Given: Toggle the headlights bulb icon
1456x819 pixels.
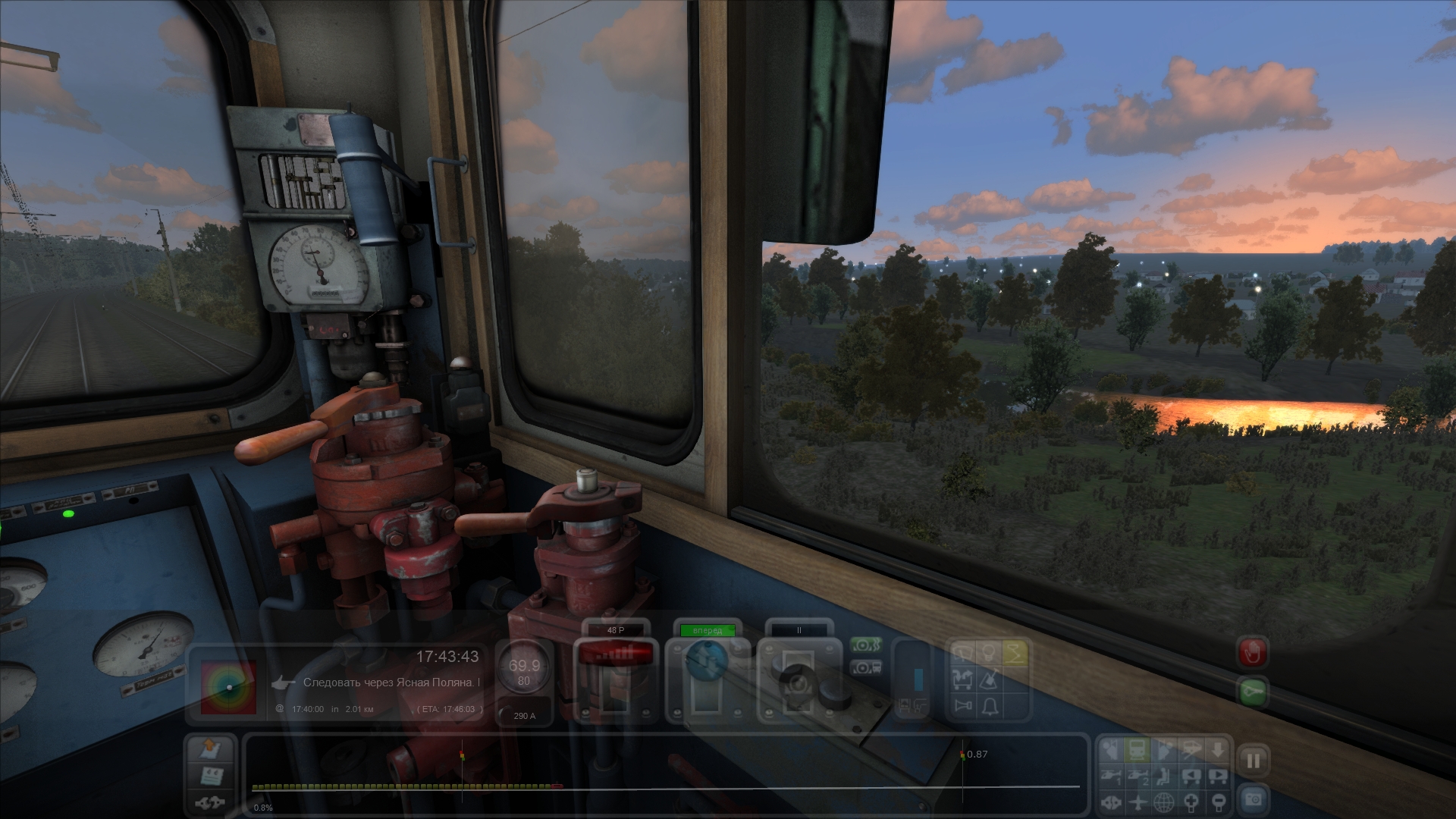Looking at the screenshot, I should point(989,653).
